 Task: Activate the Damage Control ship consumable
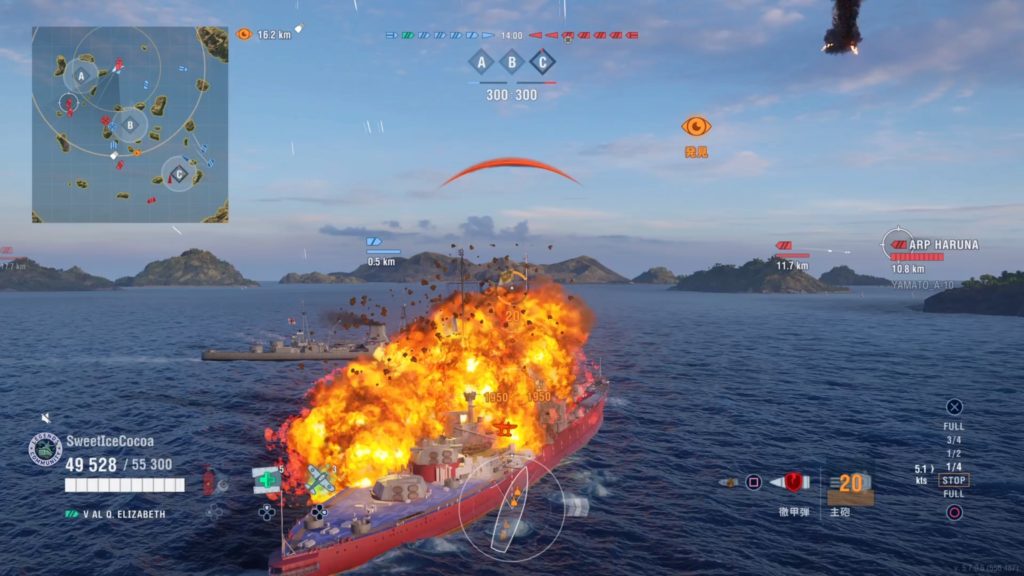(x=210, y=481)
